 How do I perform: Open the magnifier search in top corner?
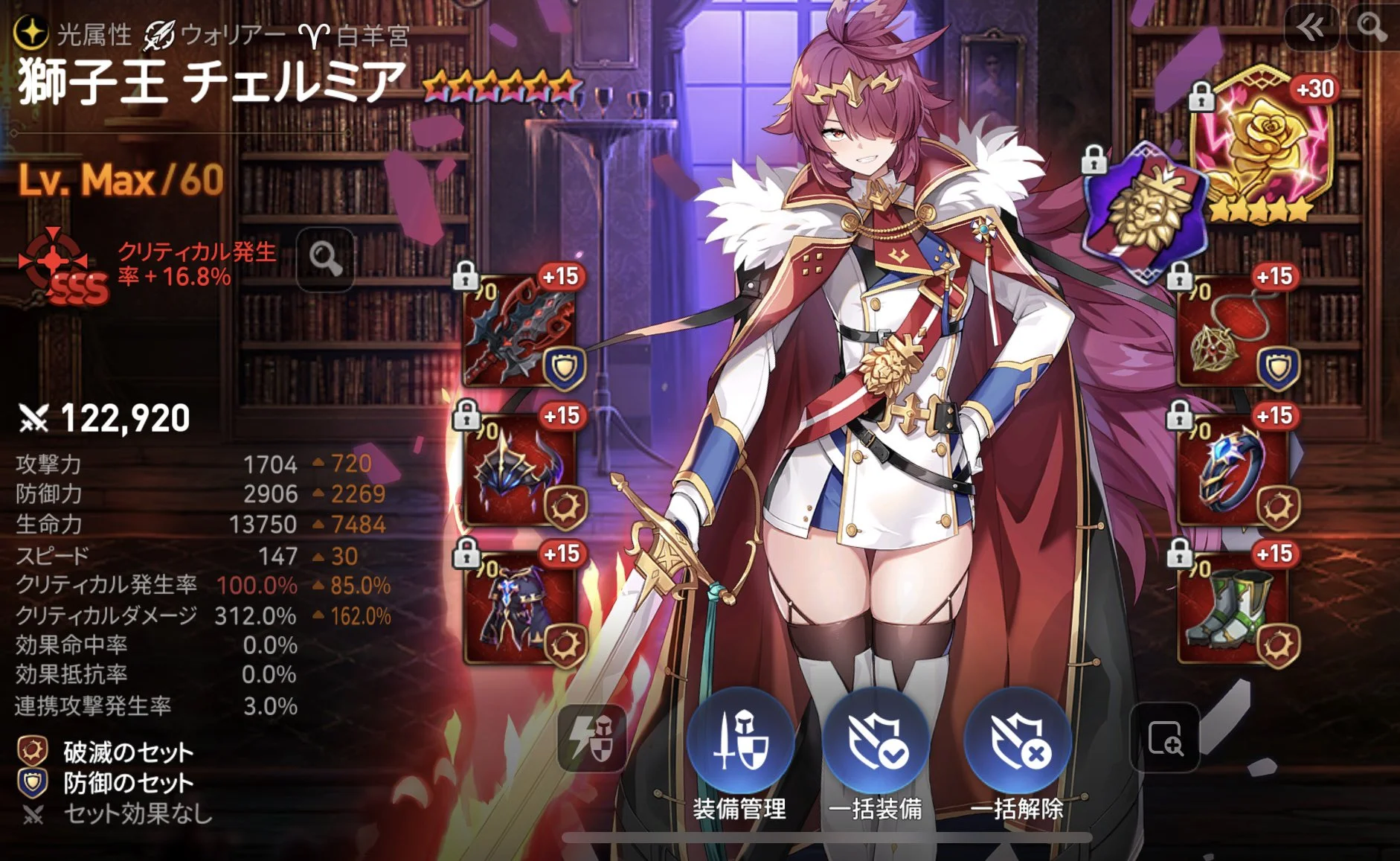tap(1372, 28)
